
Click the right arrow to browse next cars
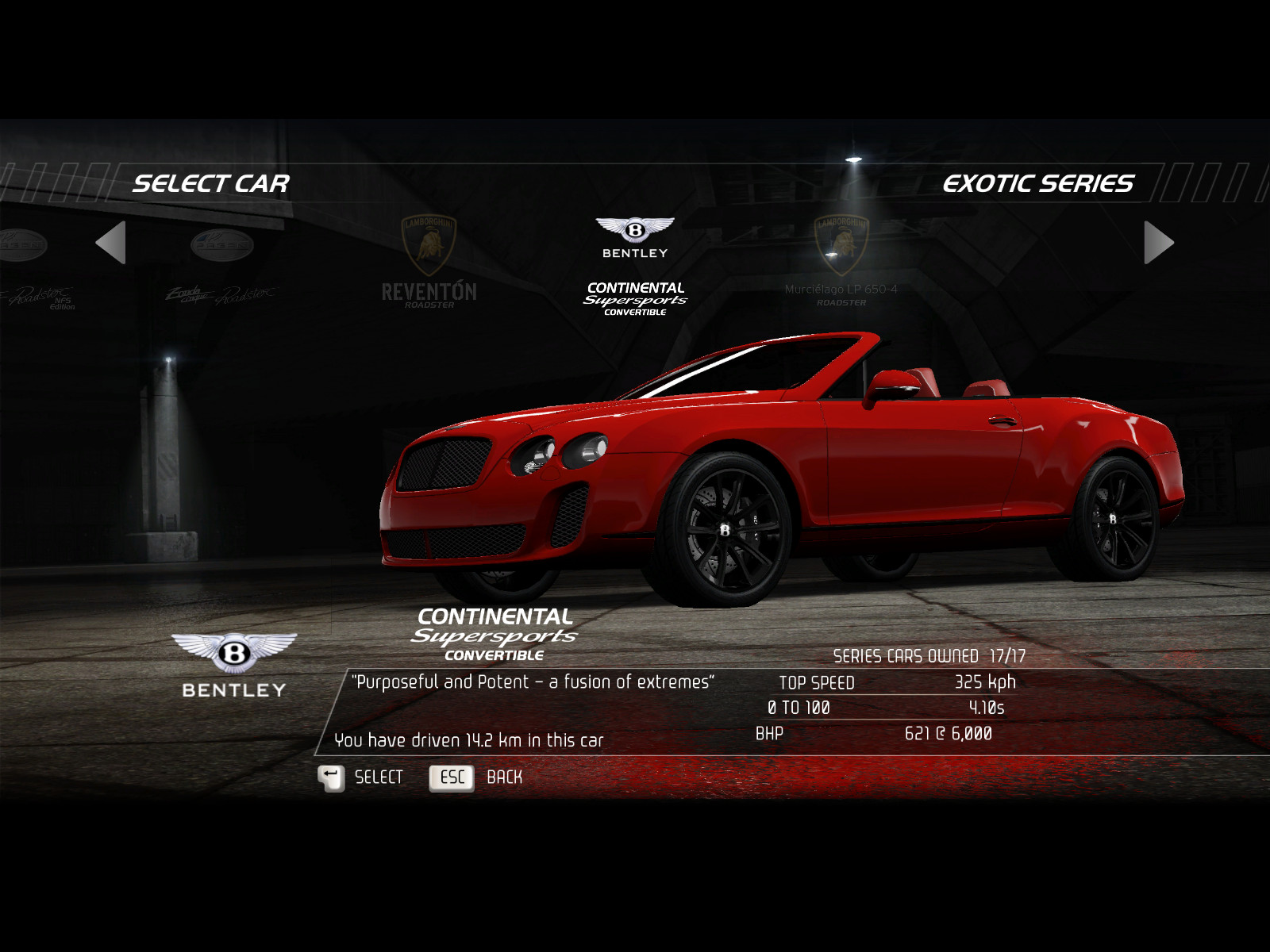pos(1158,243)
